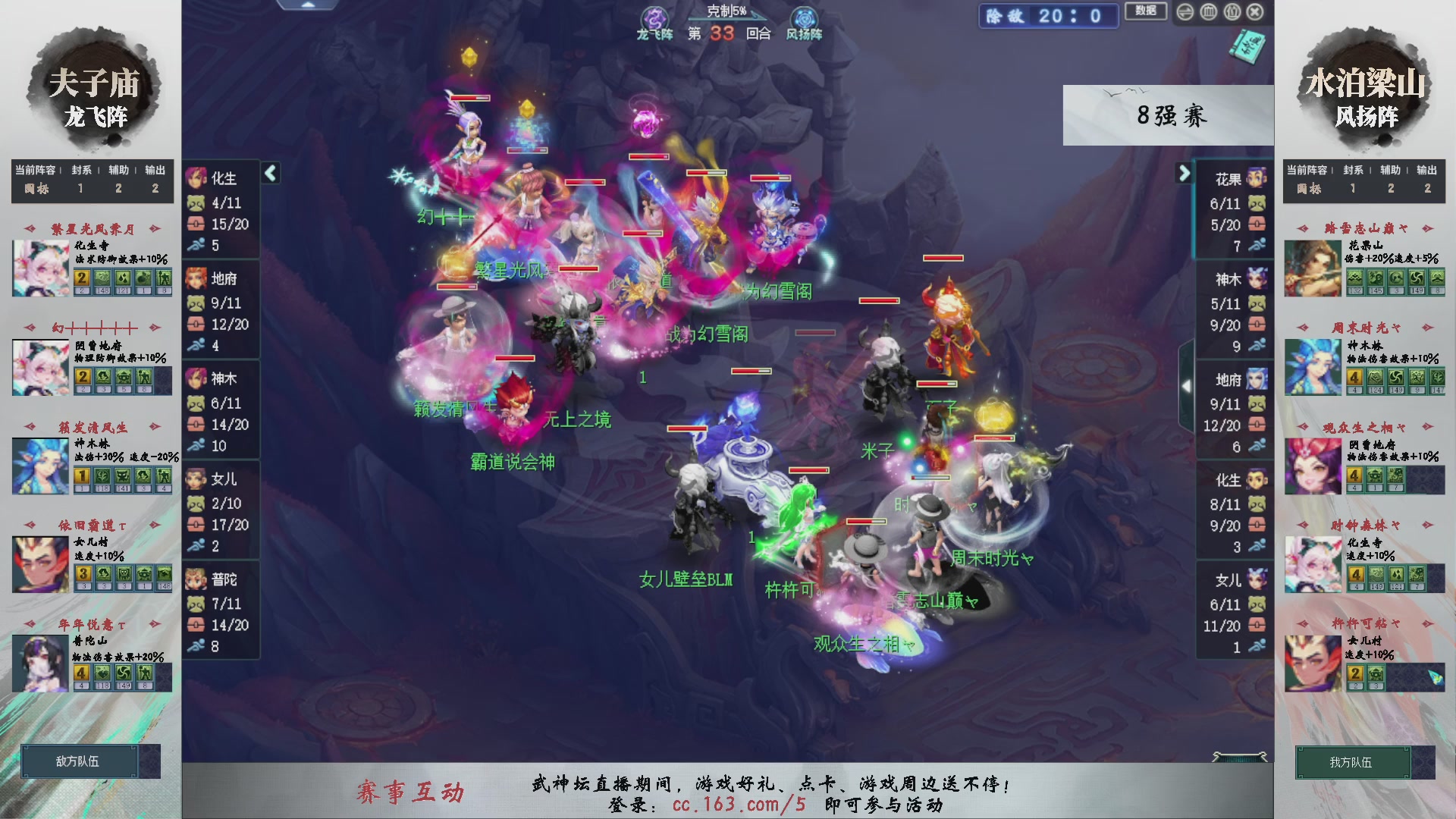1456x819 pixels.
Task: Switch to the 输出 column header
Action: 154,170
